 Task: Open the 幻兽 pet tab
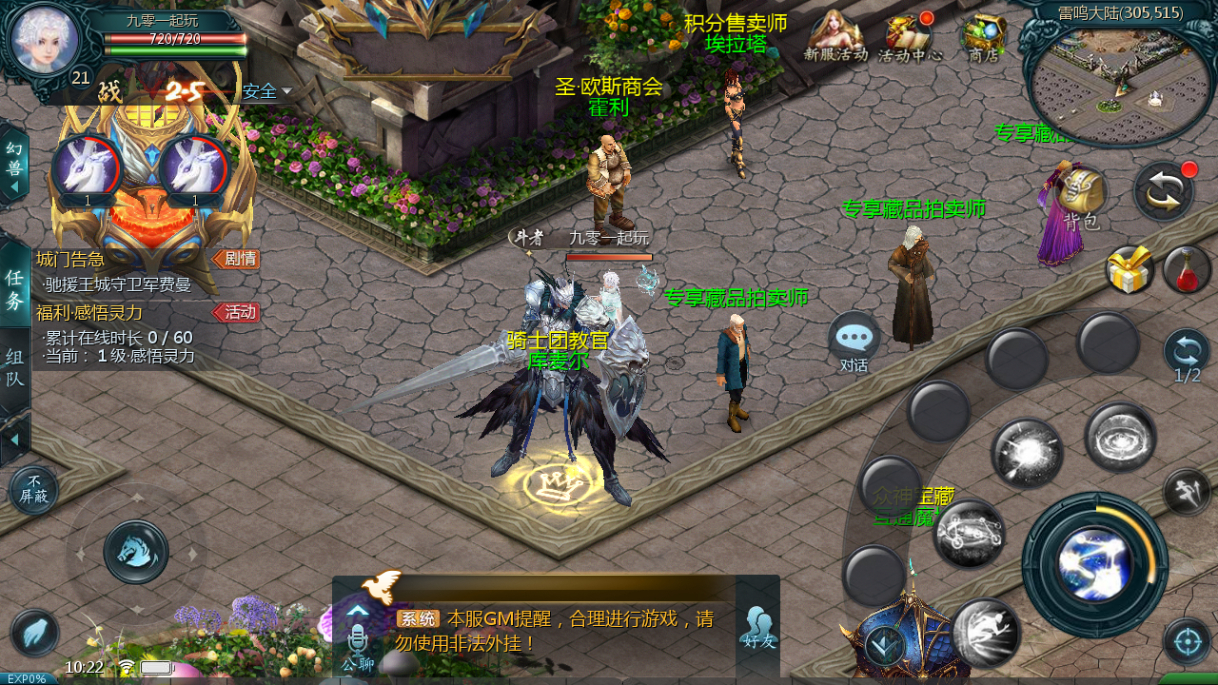[x=14, y=164]
